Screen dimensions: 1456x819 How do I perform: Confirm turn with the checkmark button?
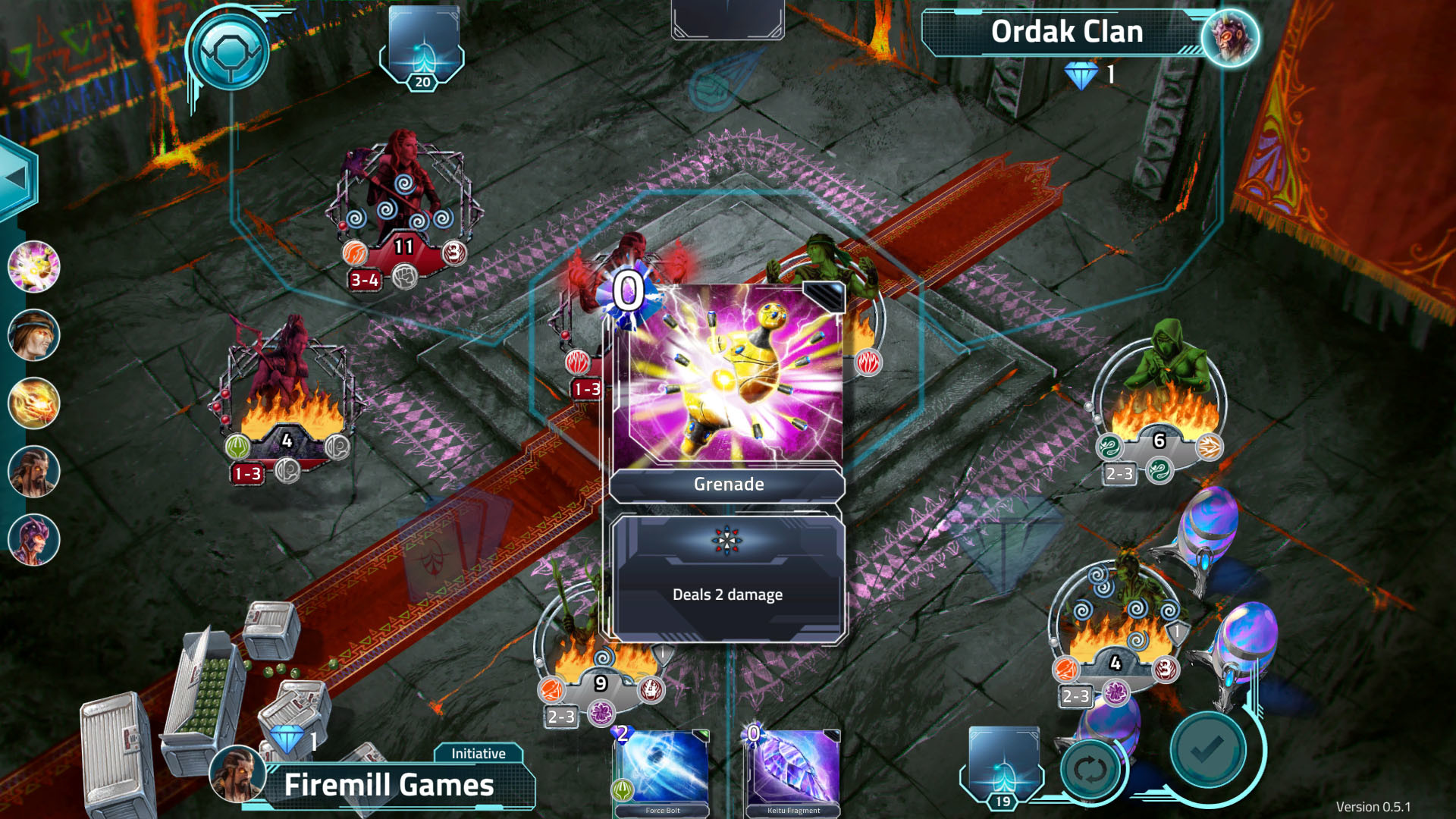coord(1207,749)
